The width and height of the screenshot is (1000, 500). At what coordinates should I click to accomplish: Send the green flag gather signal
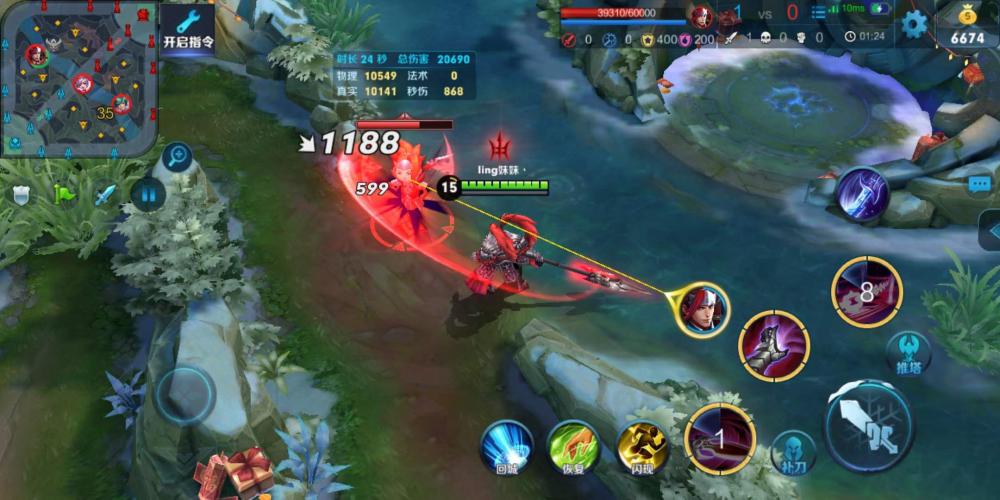tap(64, 194)
